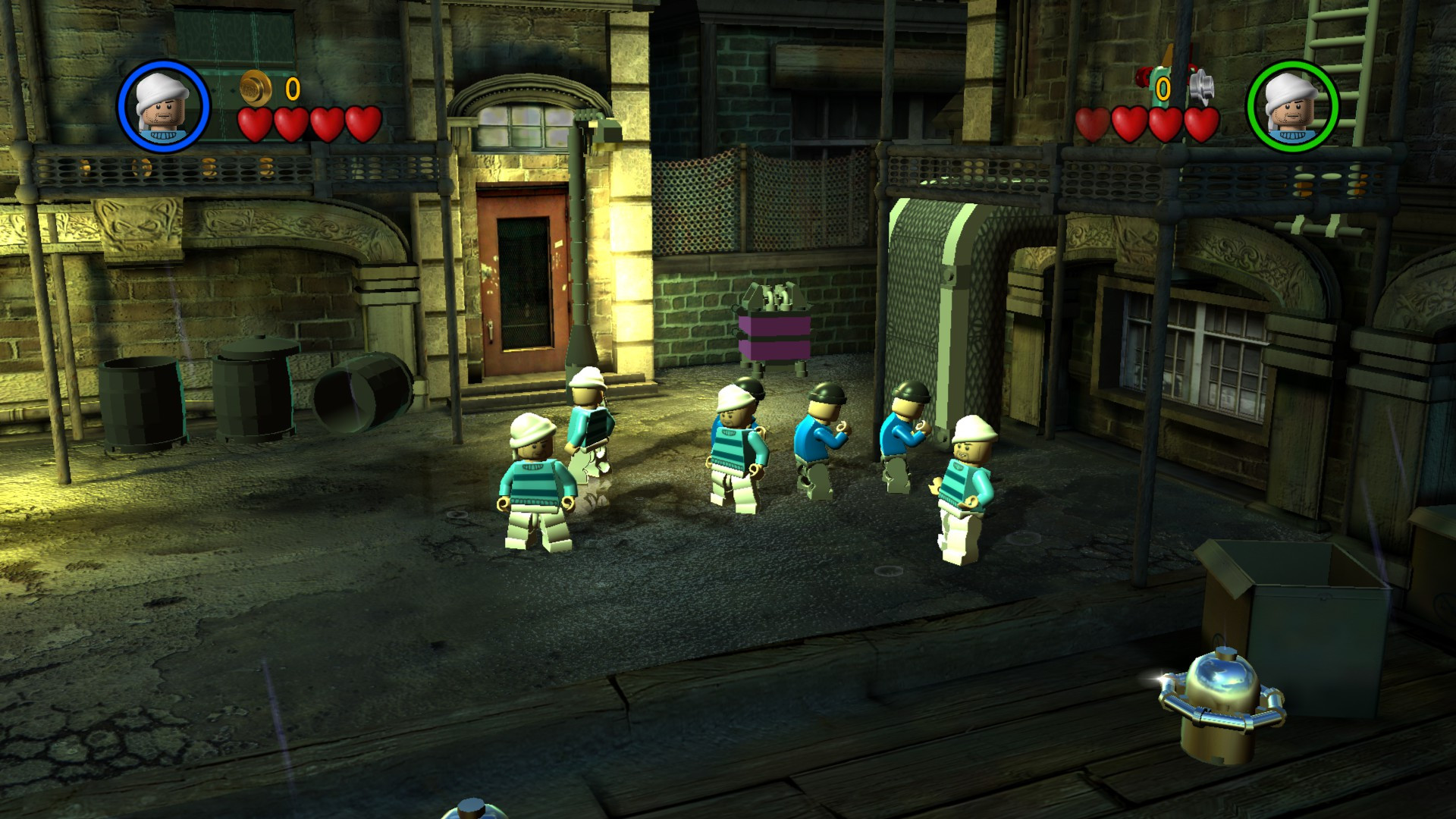
Task: Select the gold stud icon in the HUD
Action: [x=255, y=89]
